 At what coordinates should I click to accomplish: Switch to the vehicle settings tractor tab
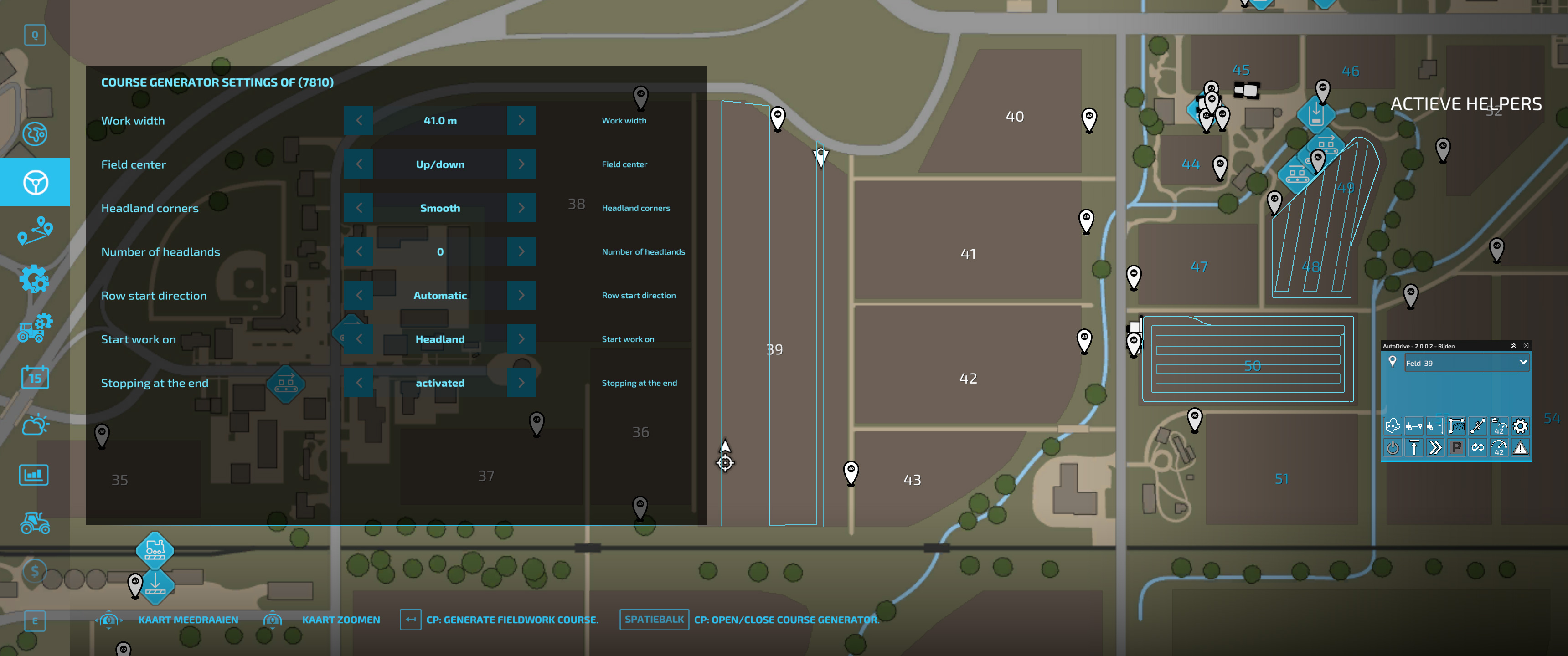35,328
